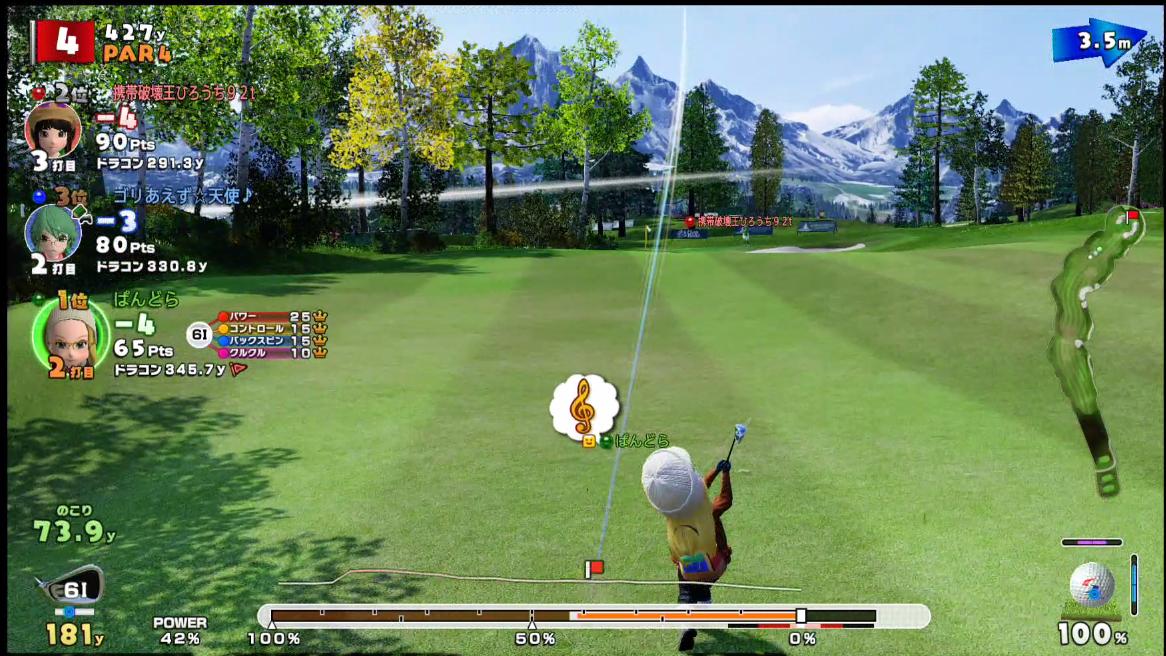This screenshot has height=656, width=1166.
Task: Open the treble clef emote bubble
Action: [584, 408]
